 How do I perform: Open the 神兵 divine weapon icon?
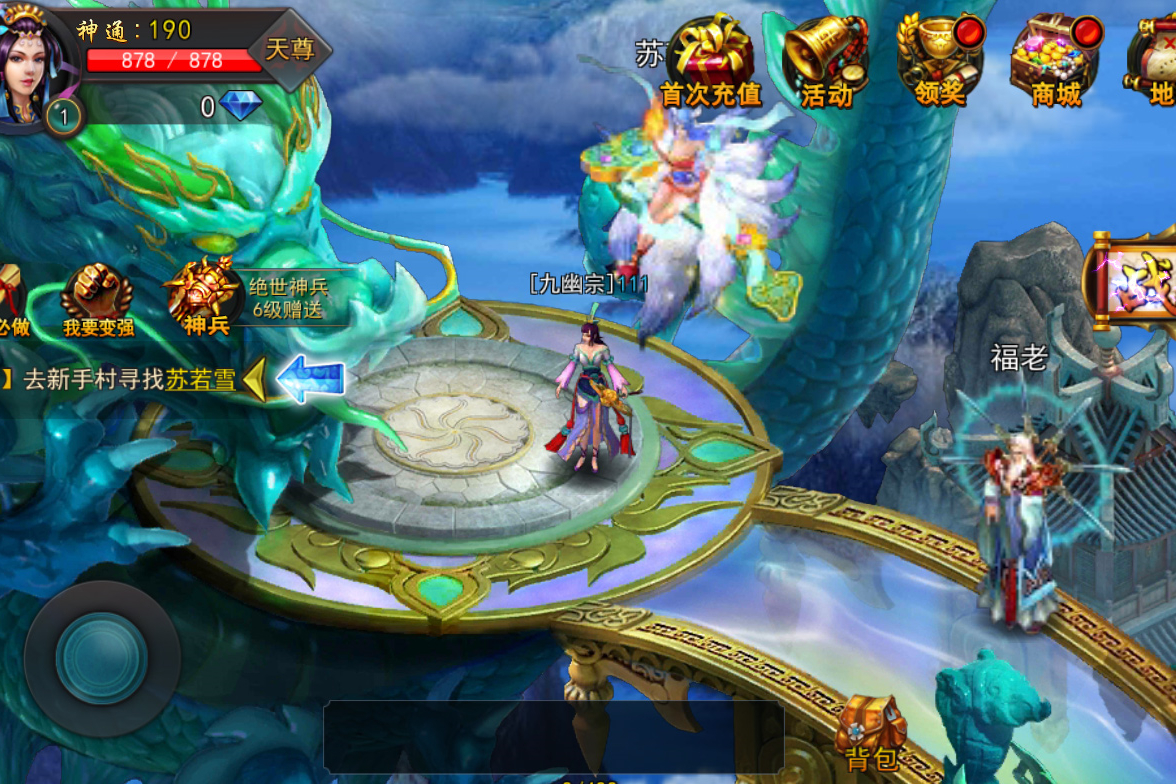pyautogui.click(x=205, y=296)
